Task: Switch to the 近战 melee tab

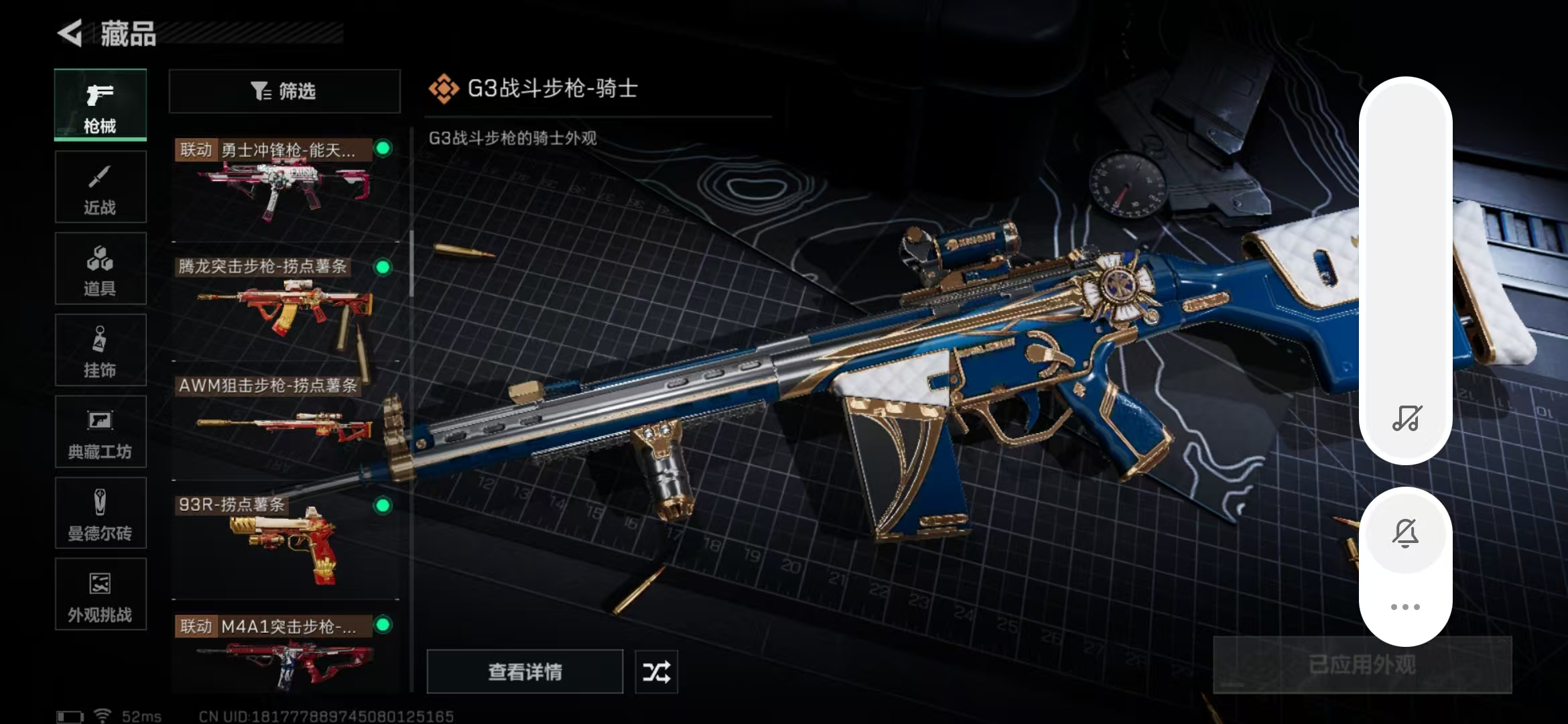Action: point(100,186)
